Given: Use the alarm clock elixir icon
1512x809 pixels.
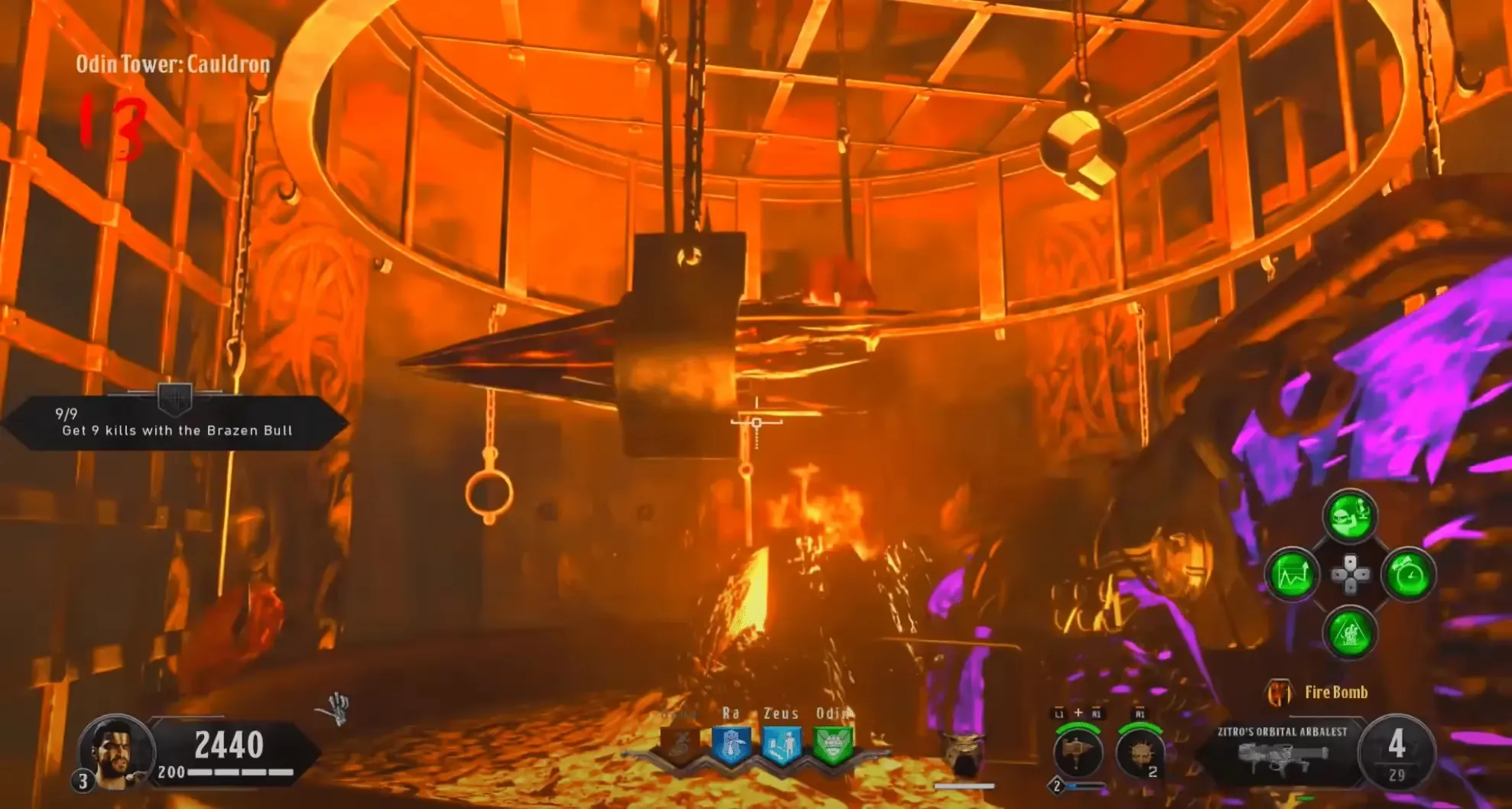Looking at the screenshot, I should pyautogui.click(x=1409, y=574).
